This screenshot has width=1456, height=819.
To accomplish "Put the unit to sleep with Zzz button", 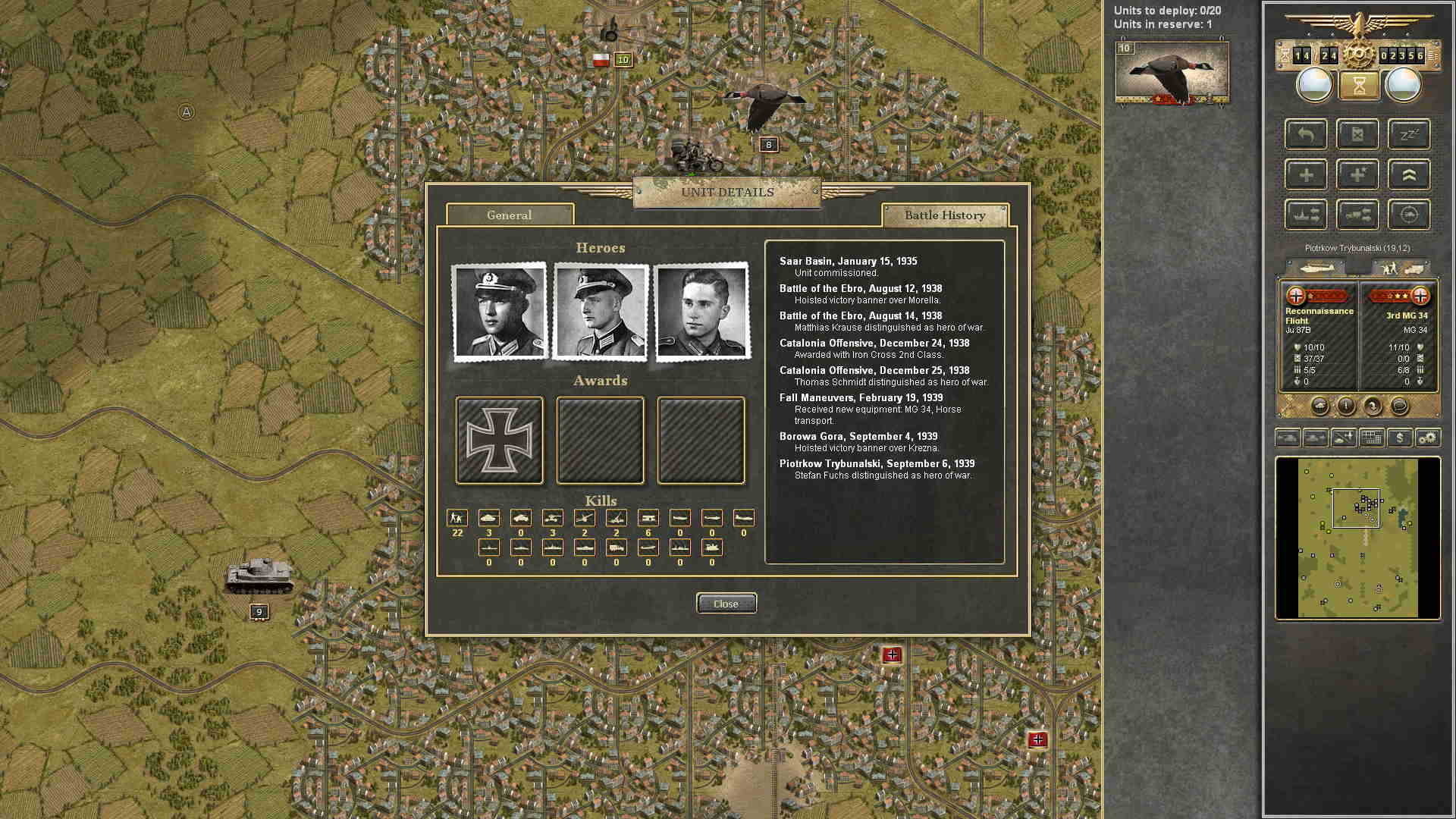I will [1409, 134].
